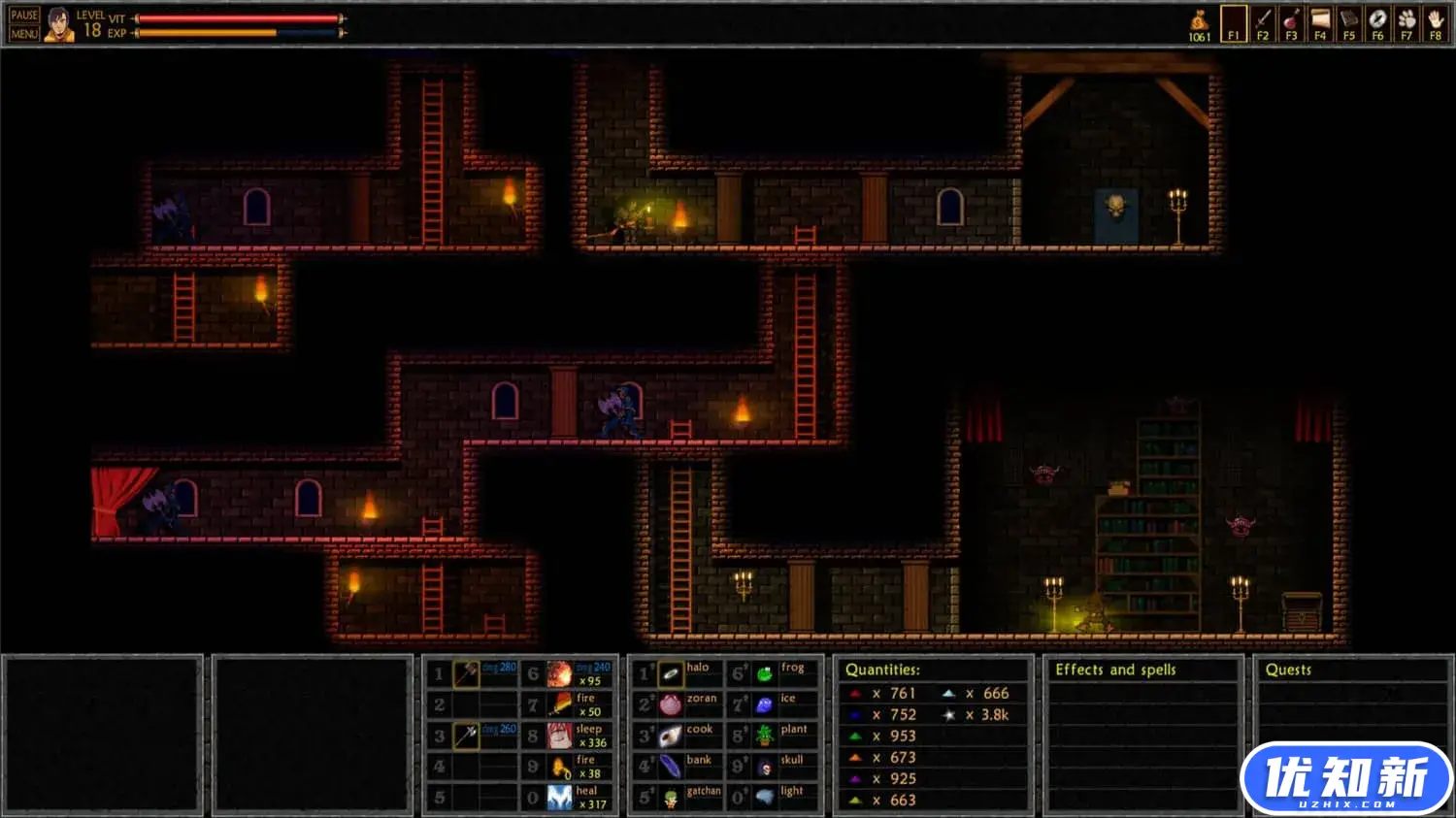Screen dimensions: 1456x818
Task: Activate the heal spell slot
Action: click(x=560, y=798)
